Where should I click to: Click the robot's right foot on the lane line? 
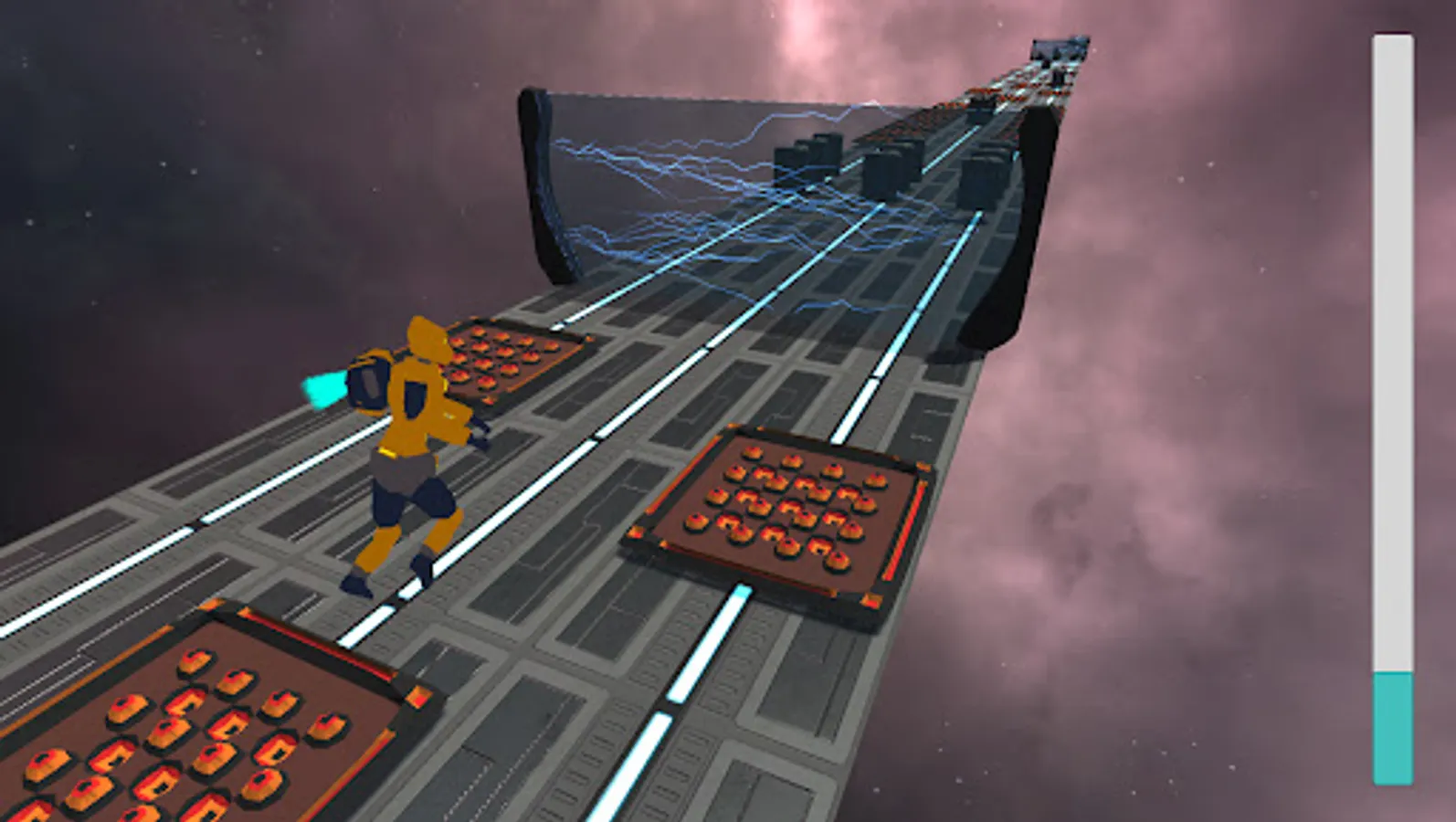(420, 571)
